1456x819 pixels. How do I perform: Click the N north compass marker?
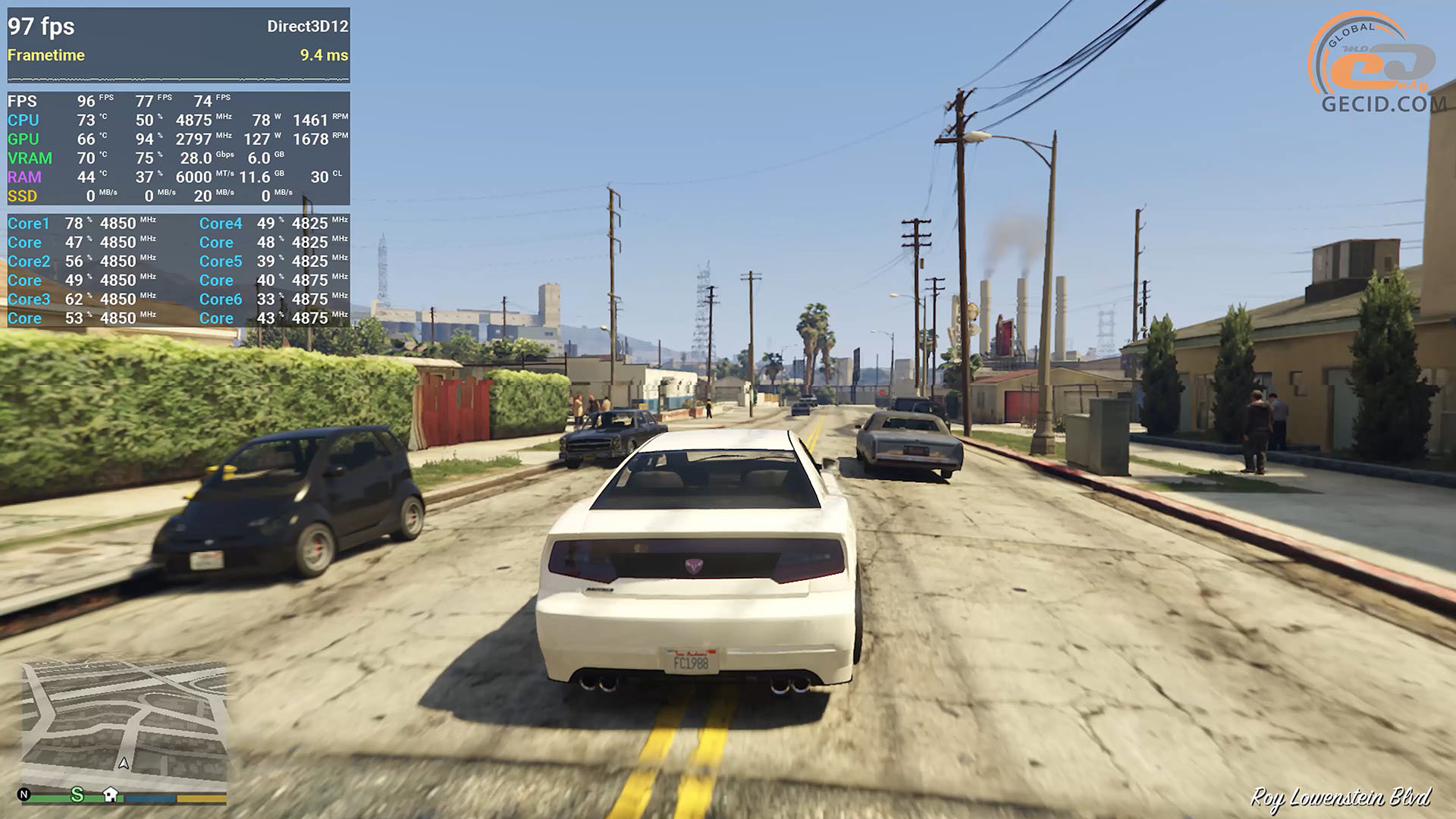(24, 794)
